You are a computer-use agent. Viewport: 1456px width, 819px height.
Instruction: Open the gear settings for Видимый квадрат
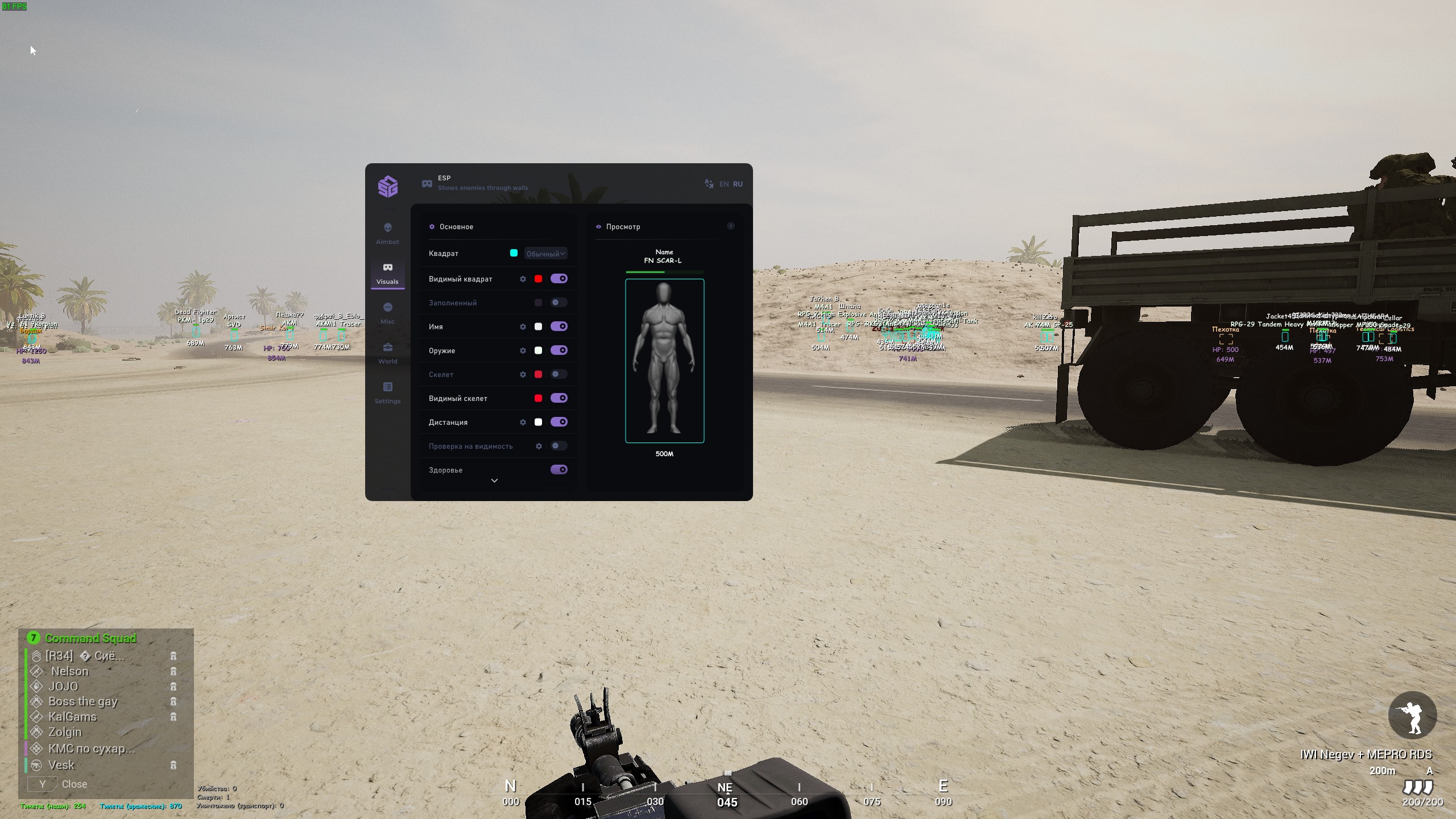click(x=523, y=279)
